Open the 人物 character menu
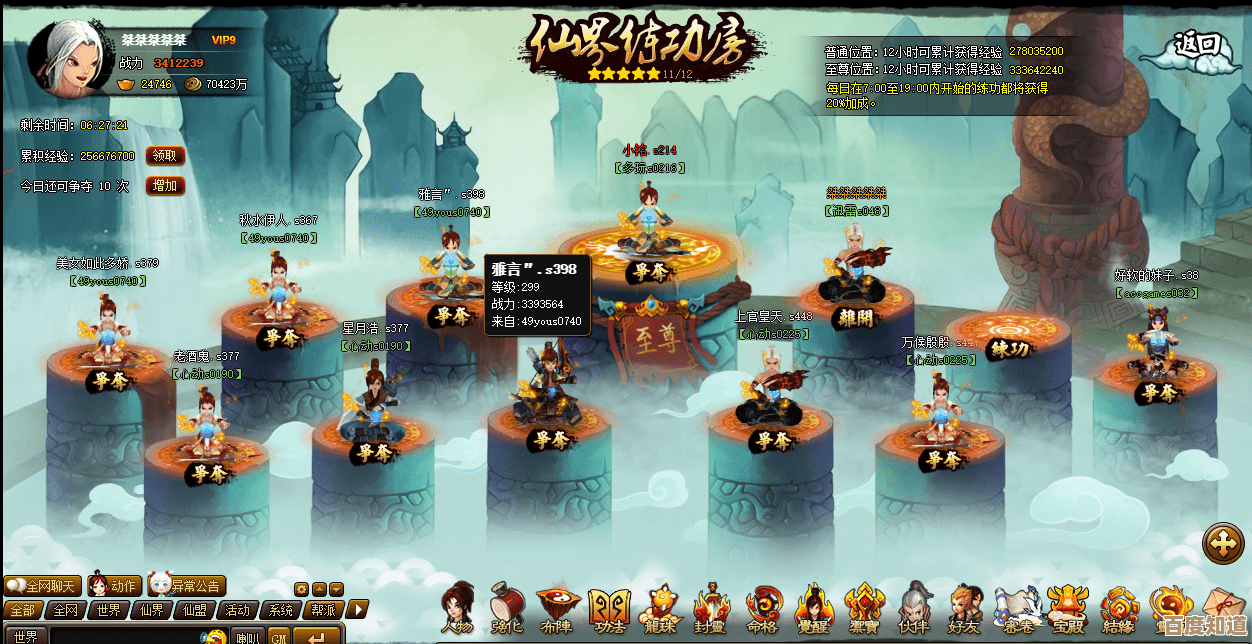 (x=458, y=608)
